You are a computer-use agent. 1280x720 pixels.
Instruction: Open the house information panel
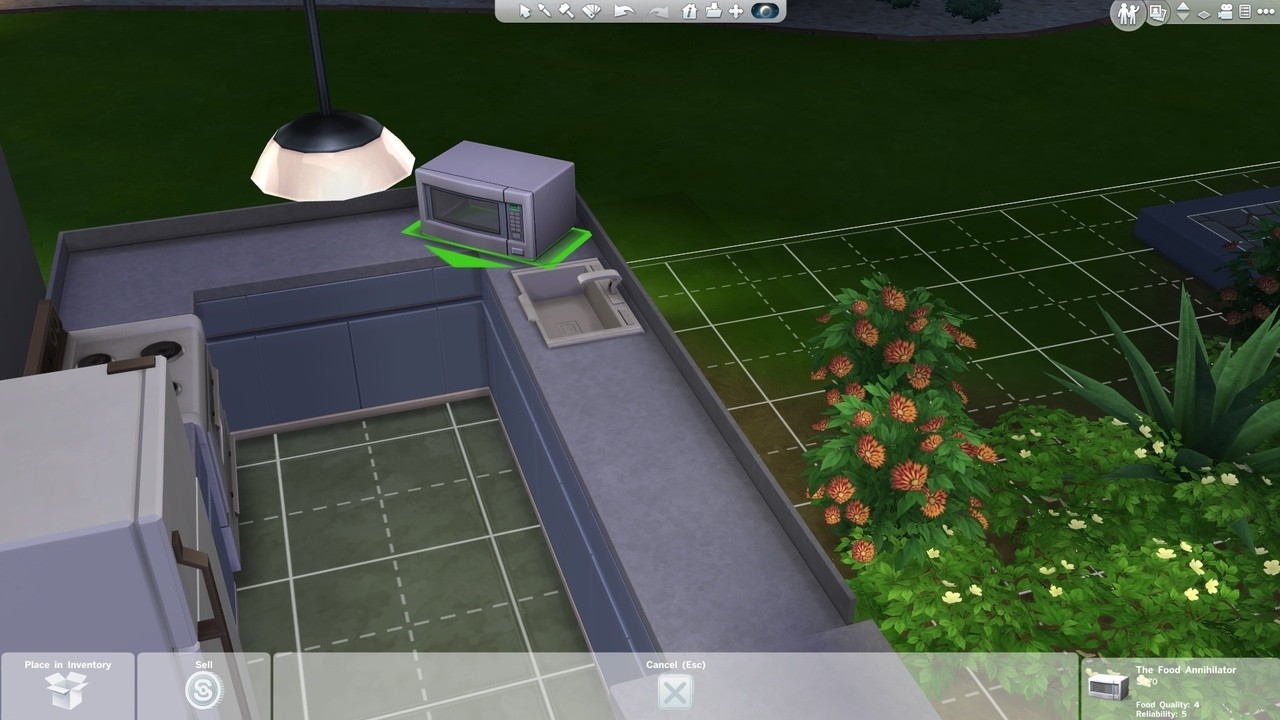(x=689, y=13)
